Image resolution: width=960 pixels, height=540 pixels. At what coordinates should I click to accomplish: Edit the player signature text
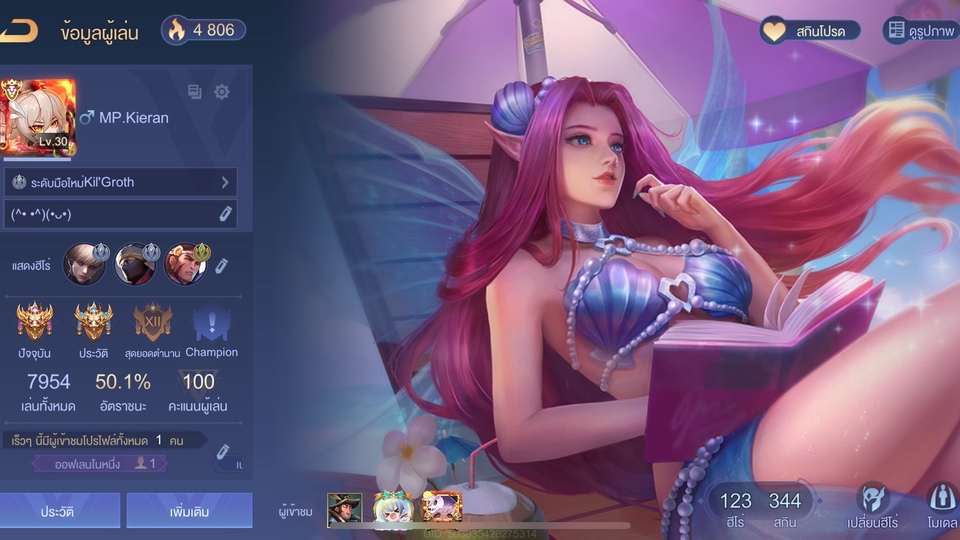(x=226, y=214)
